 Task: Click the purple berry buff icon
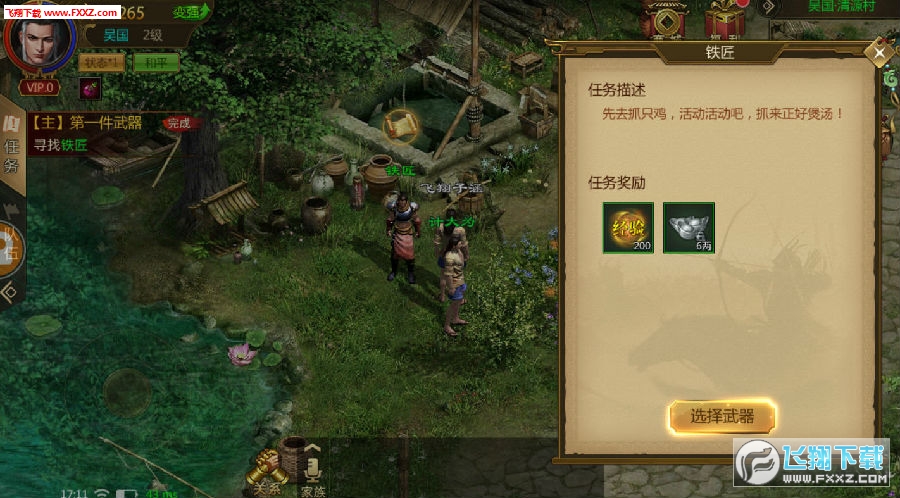click(90, 88)
